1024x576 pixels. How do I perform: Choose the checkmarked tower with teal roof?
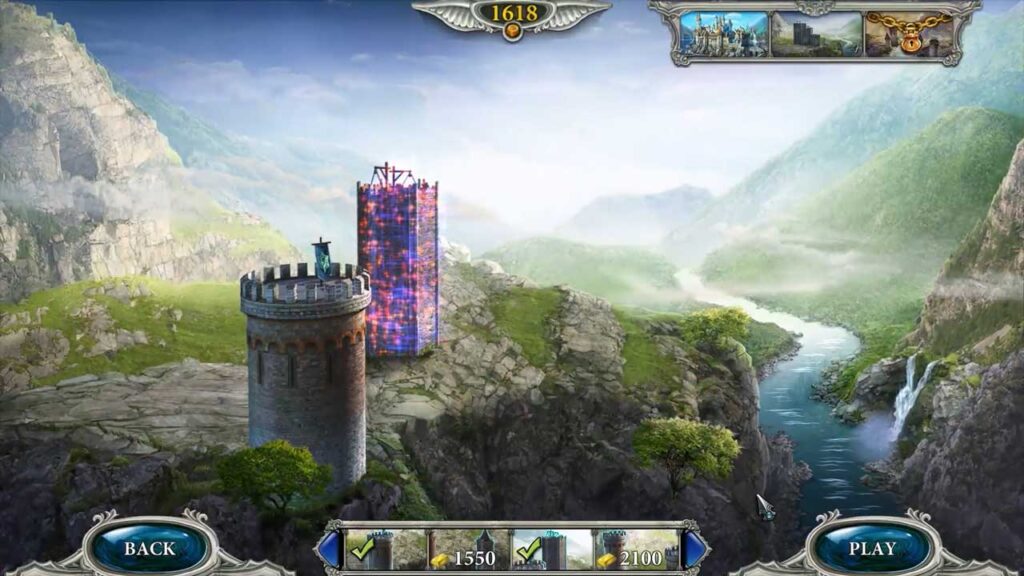(x=553, y=550)
